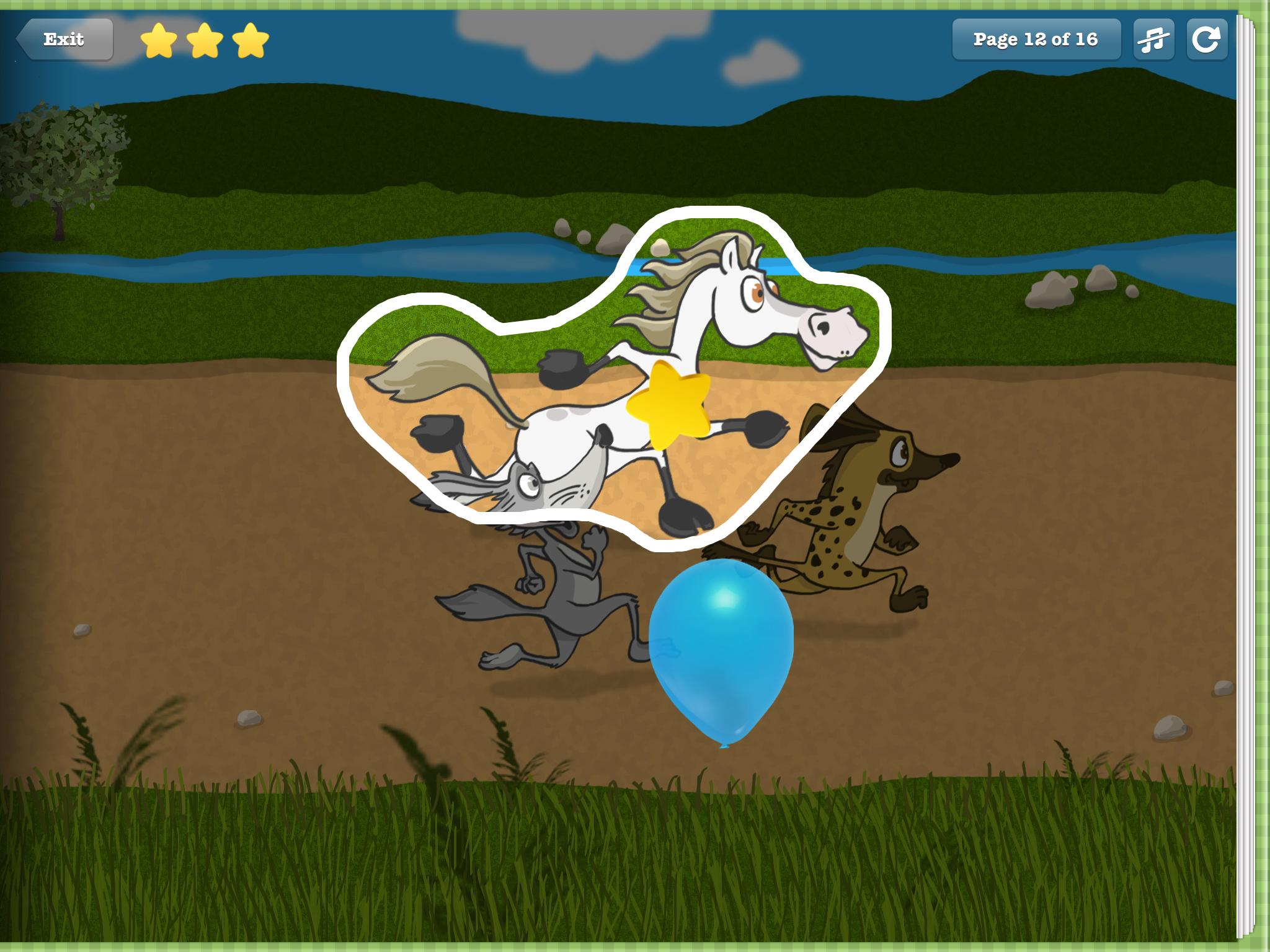Restart the page with the reload button
This screenshot has width=1270, height=952.
(1206, 40)
